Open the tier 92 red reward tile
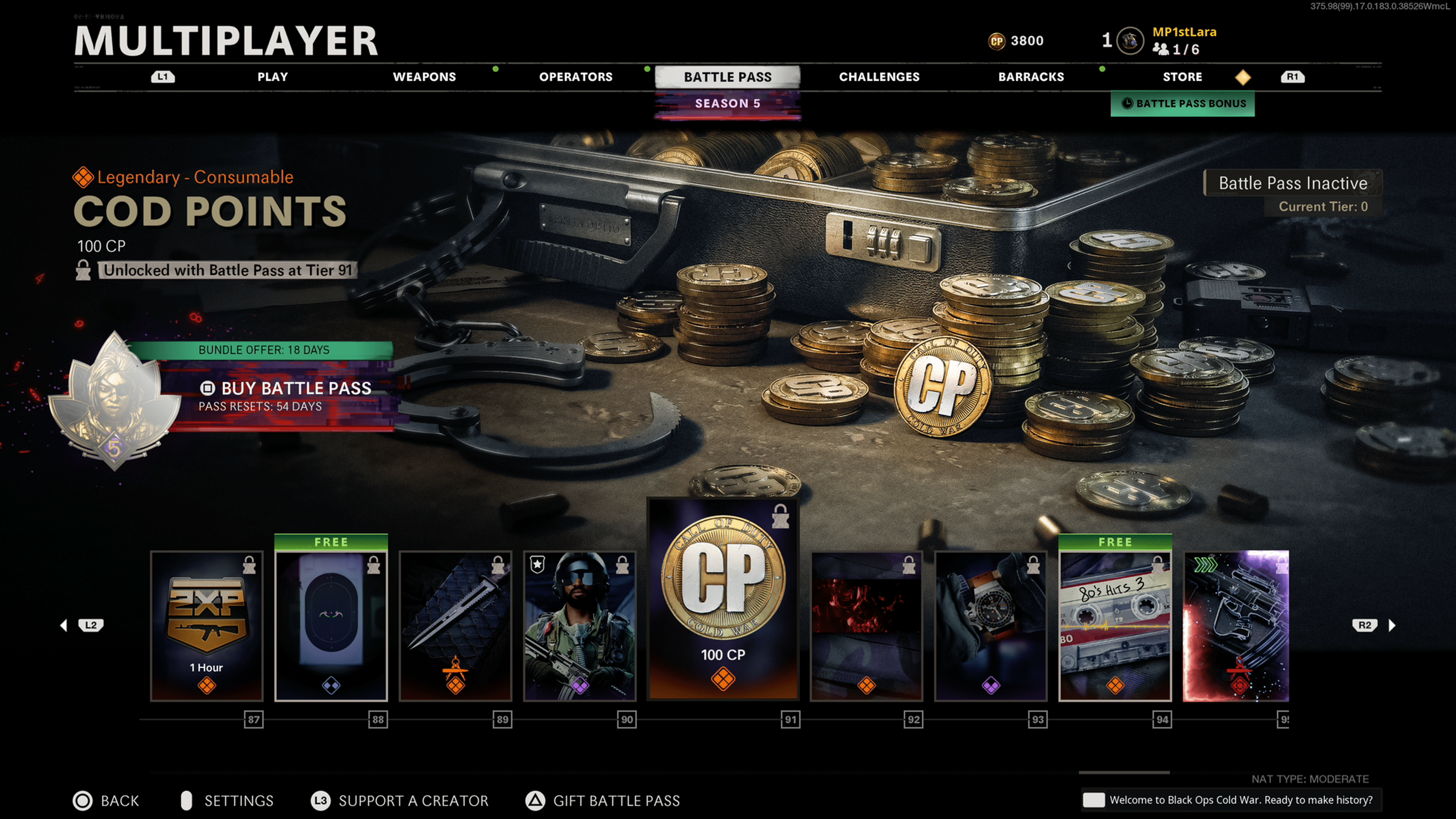Viewport: 1456px width, 819px height. 866,626
